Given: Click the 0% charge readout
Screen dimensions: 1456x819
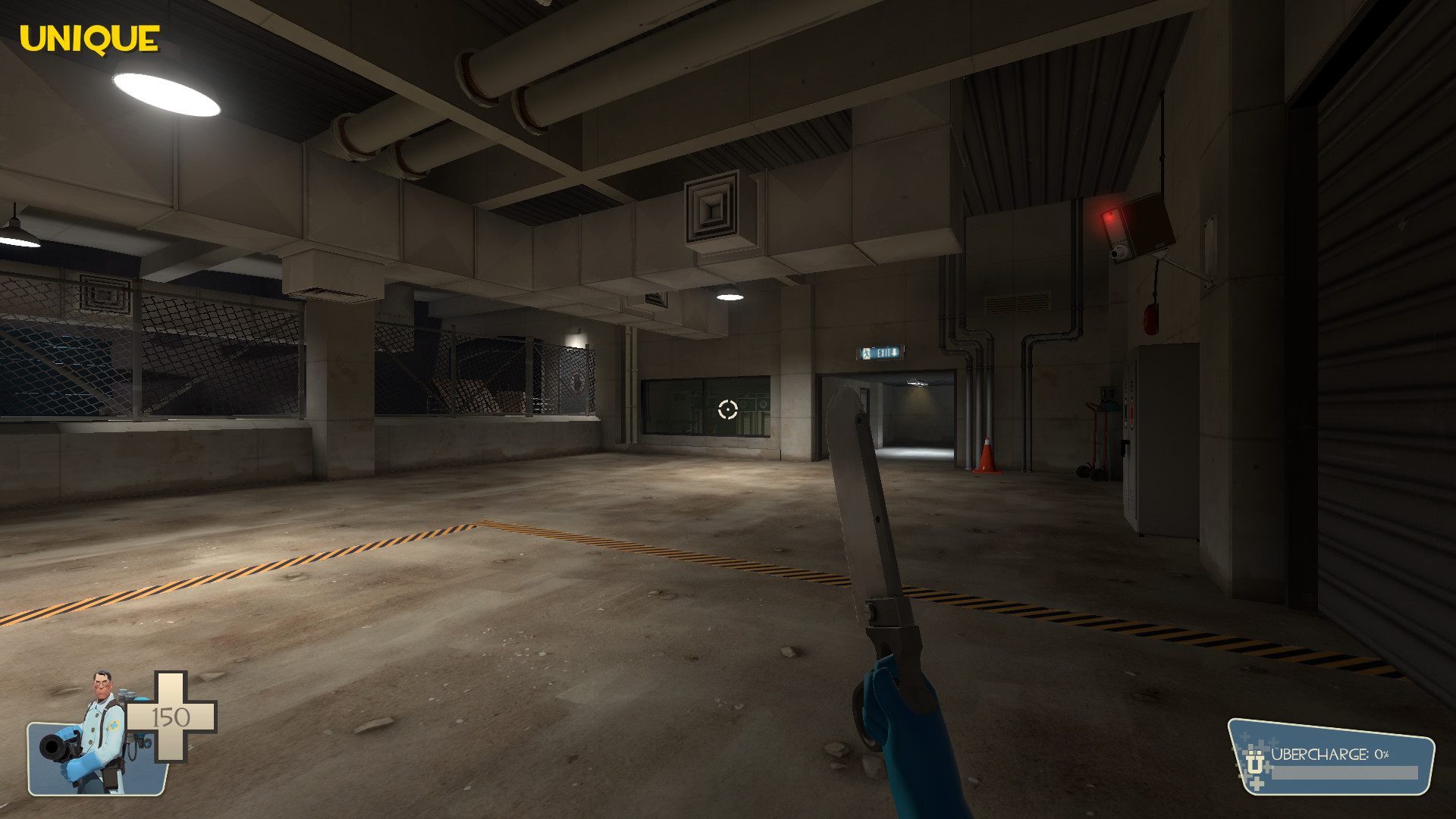Looking at the screenshot, I should pos(1382,755).
